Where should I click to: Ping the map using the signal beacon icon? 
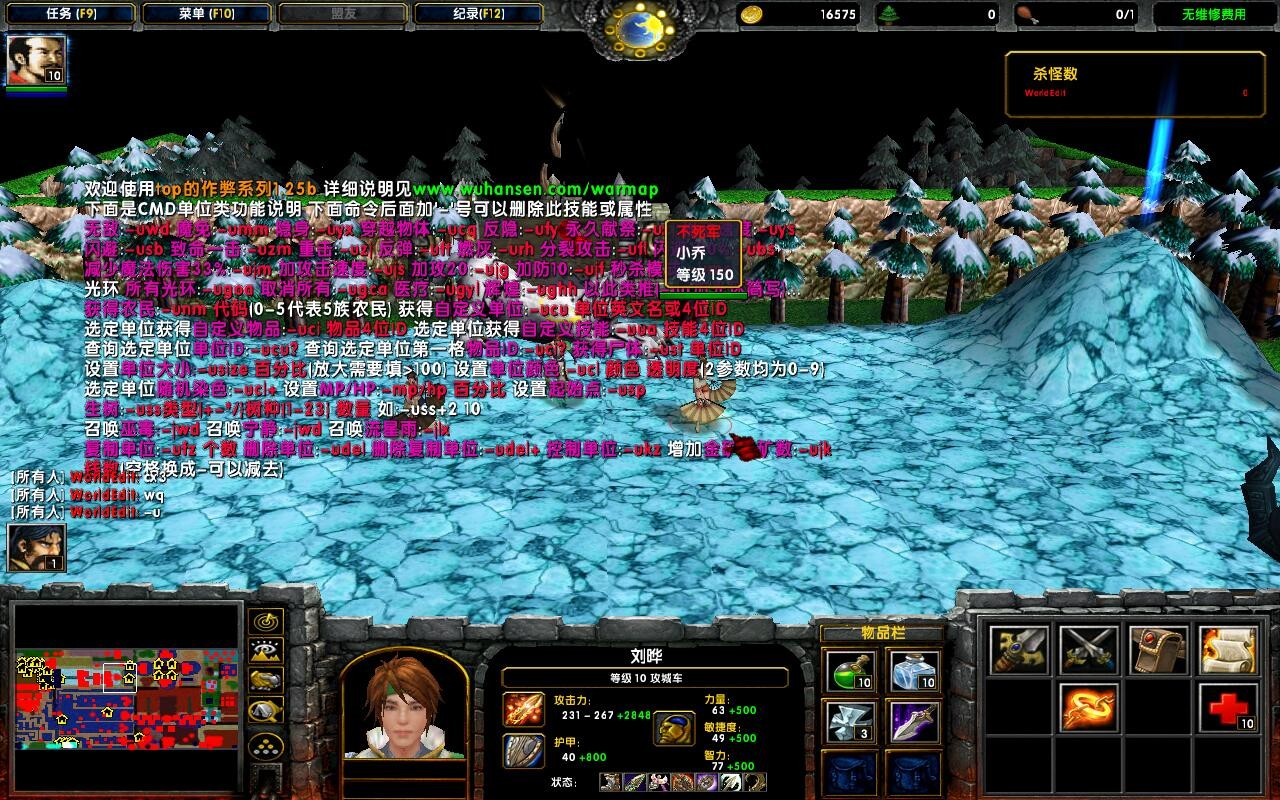(265, 622)
